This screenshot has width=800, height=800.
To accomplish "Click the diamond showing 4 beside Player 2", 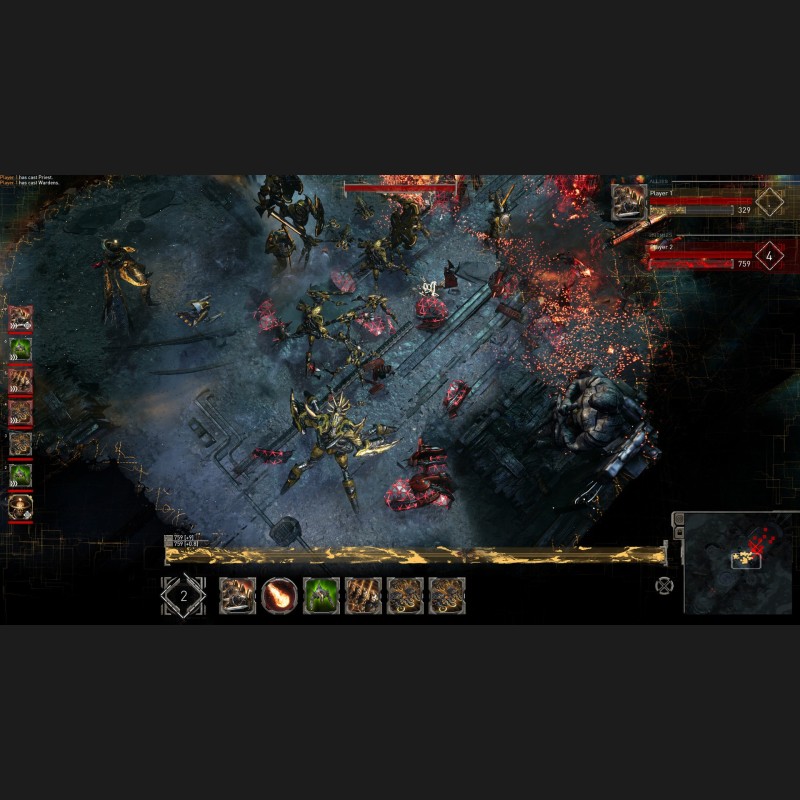I will tap(769, 256).
